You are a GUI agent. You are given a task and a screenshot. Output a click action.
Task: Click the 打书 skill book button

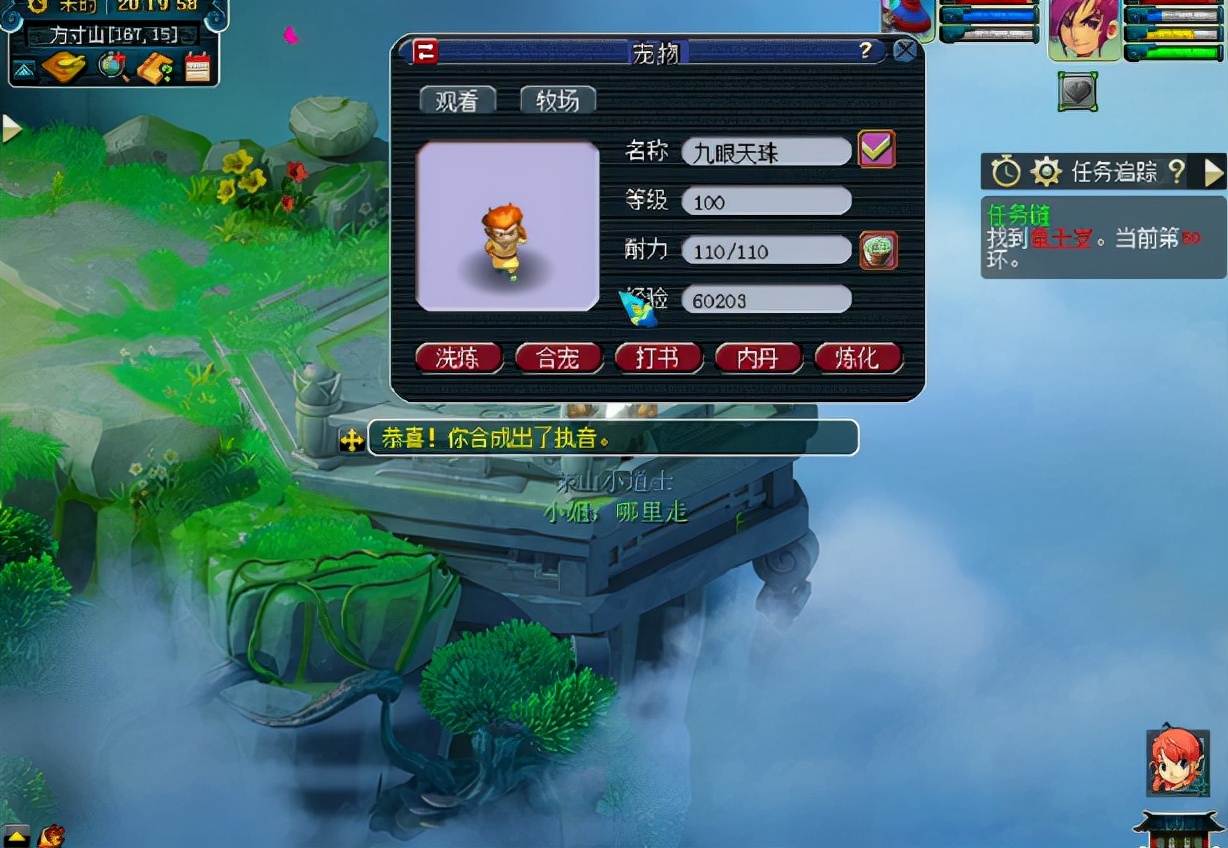(658, 358)
